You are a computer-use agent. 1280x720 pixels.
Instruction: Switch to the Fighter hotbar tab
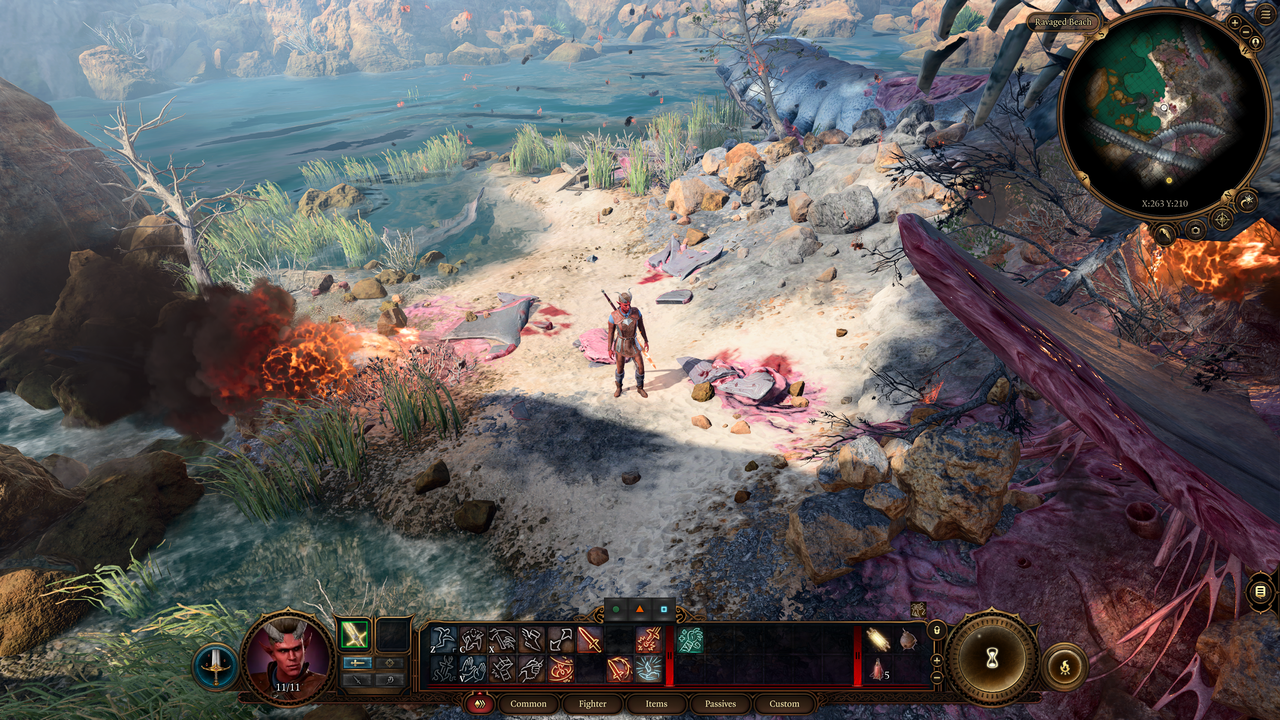tap(592, 704)
